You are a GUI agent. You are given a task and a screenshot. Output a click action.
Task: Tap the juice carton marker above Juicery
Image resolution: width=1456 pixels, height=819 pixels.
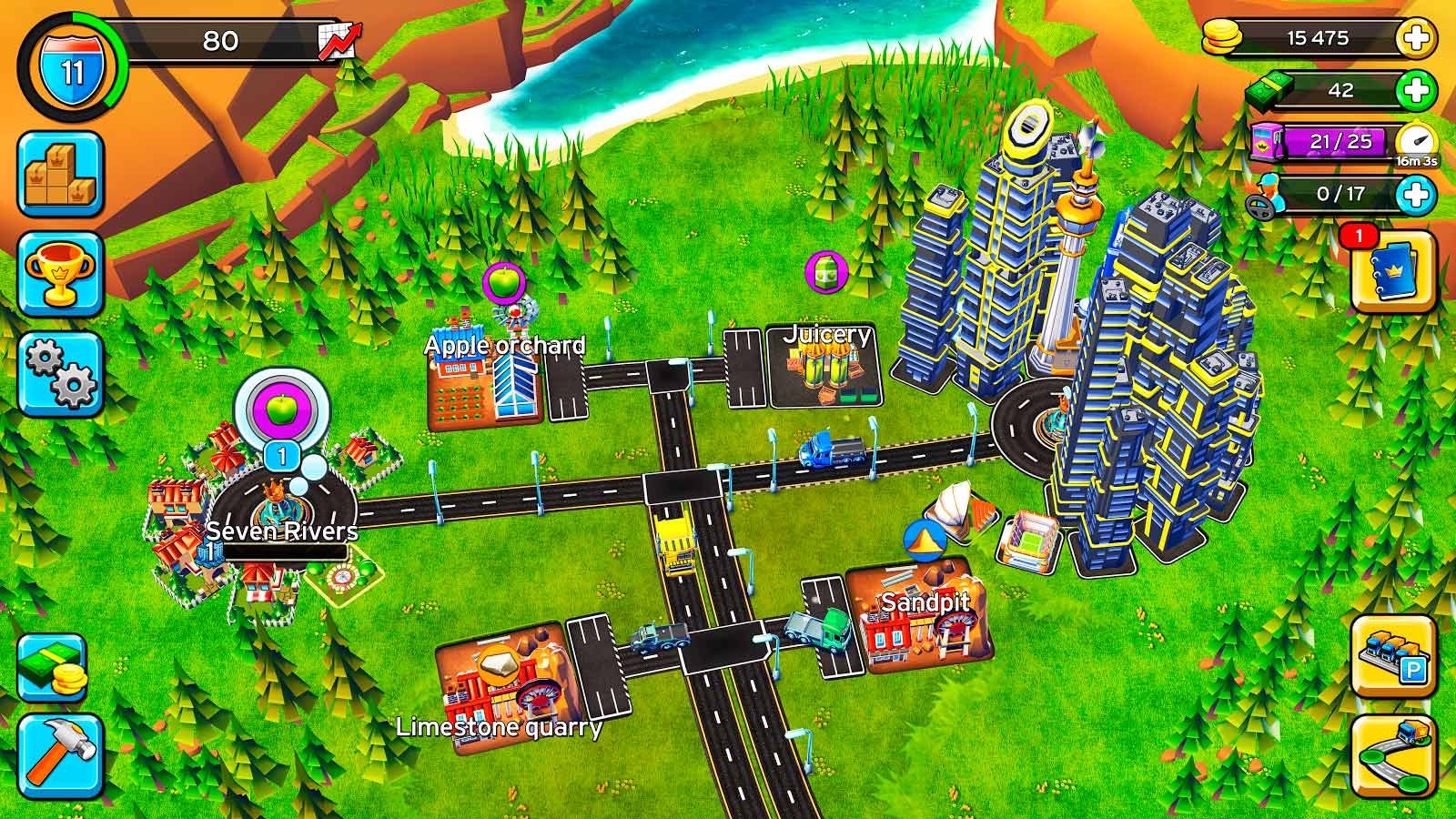[x=826, y=271]
